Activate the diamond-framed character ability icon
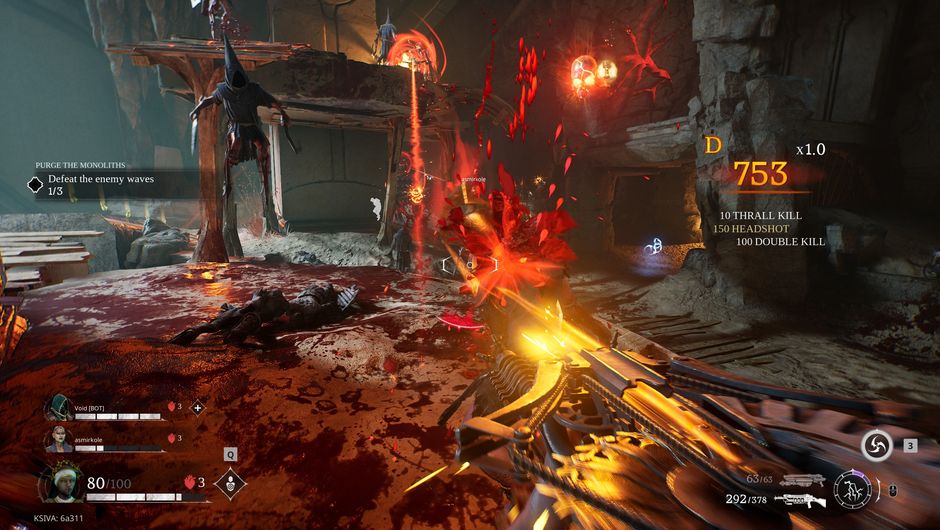The width and height of the screenshot is (940, 530). 230,484
